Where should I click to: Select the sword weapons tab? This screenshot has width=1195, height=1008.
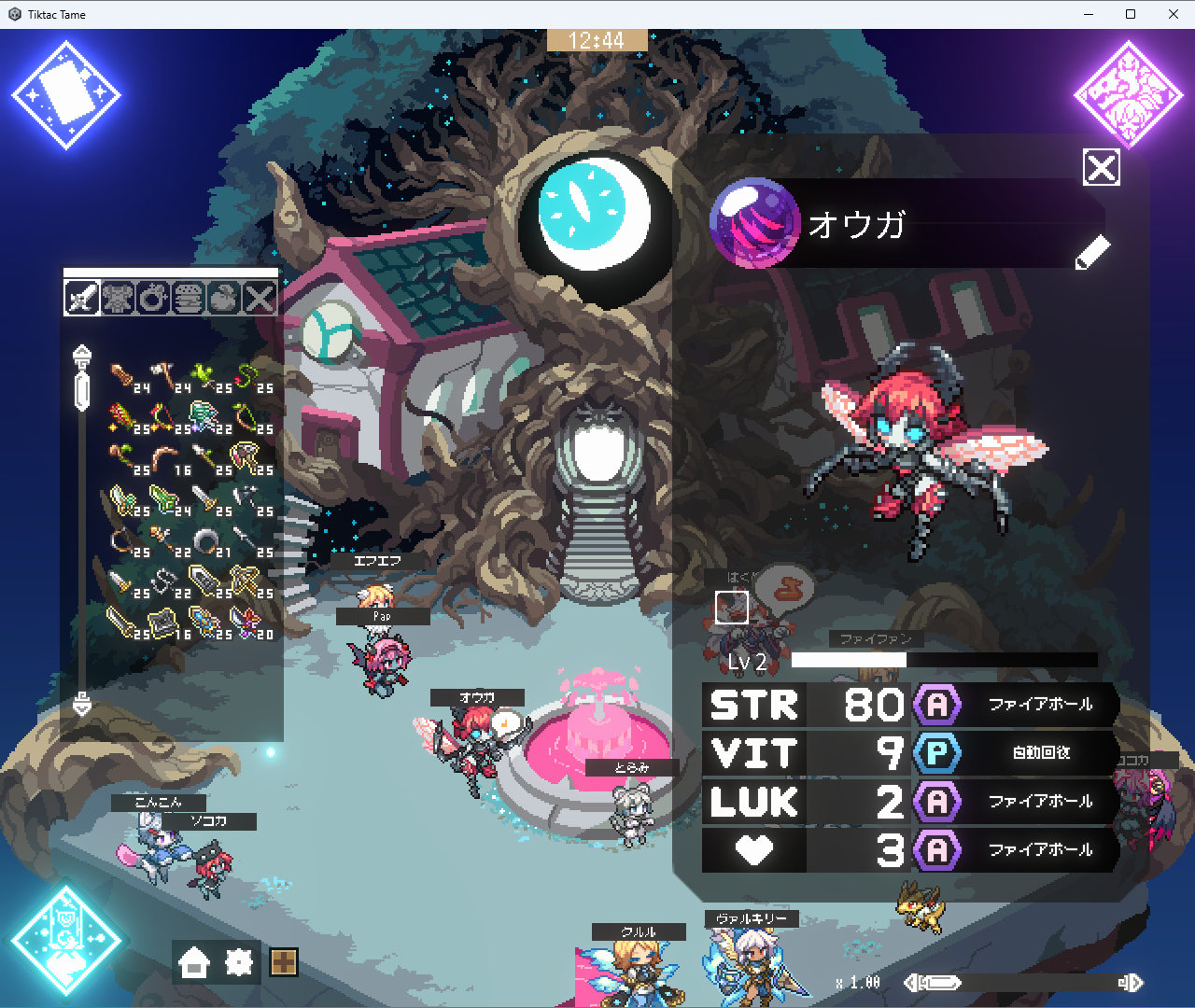pyautogui.click(x=82, y=299)
